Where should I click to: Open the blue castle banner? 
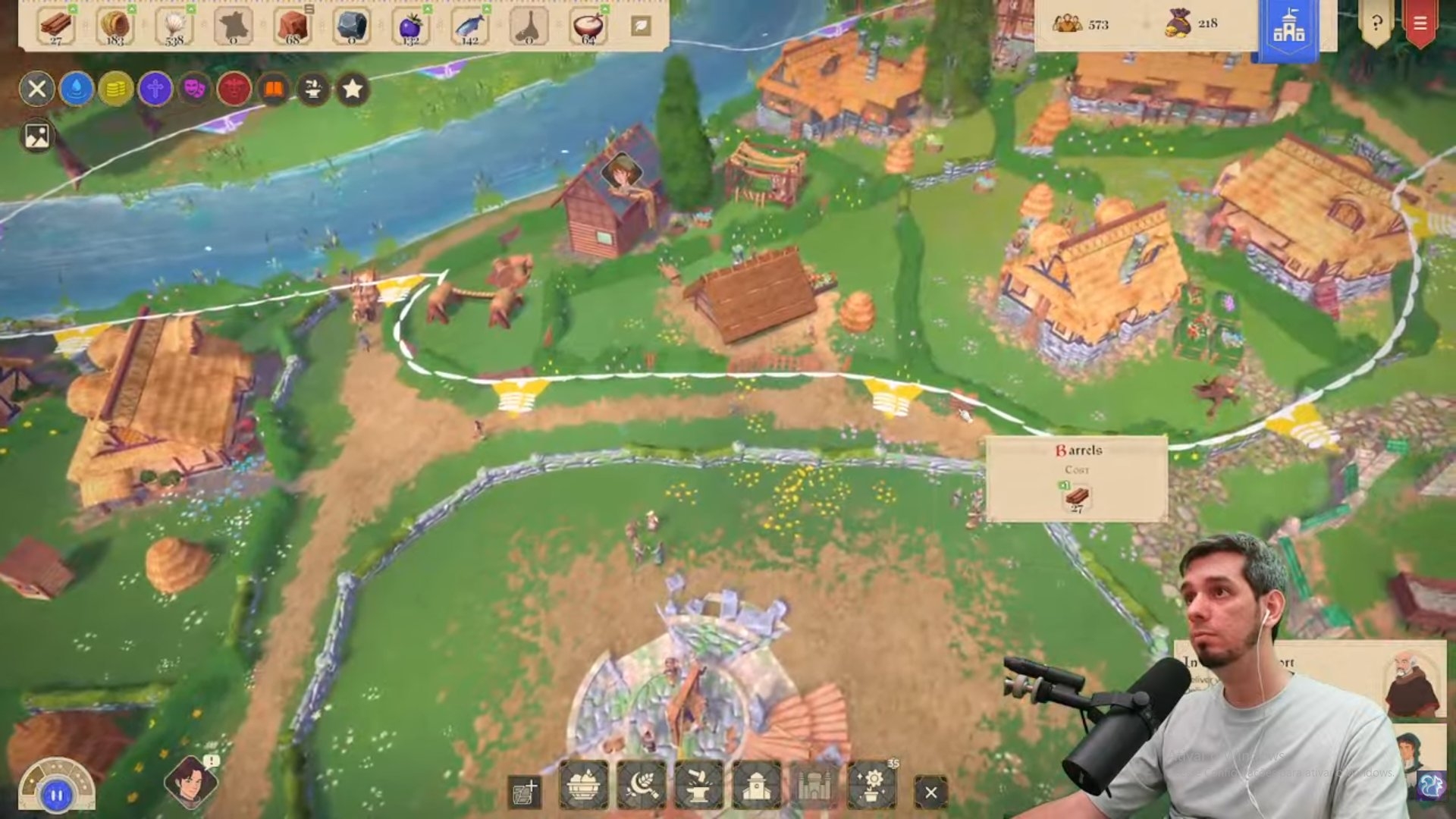[1288, 29]
